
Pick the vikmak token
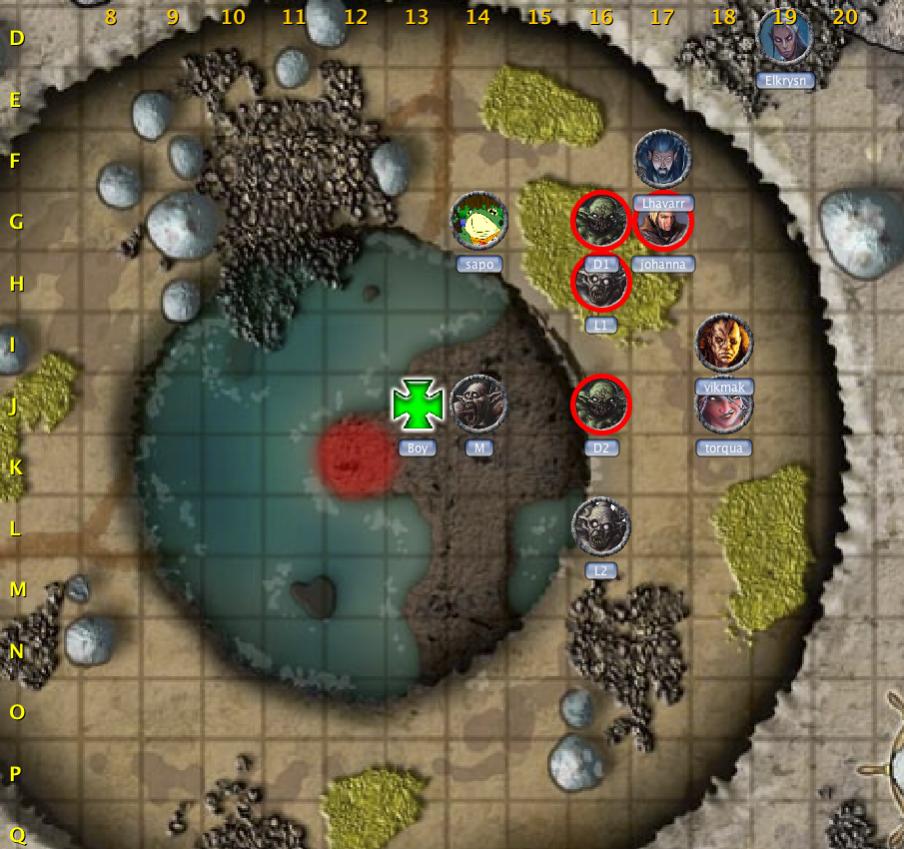pyautogui.click(x=724, y=343)
